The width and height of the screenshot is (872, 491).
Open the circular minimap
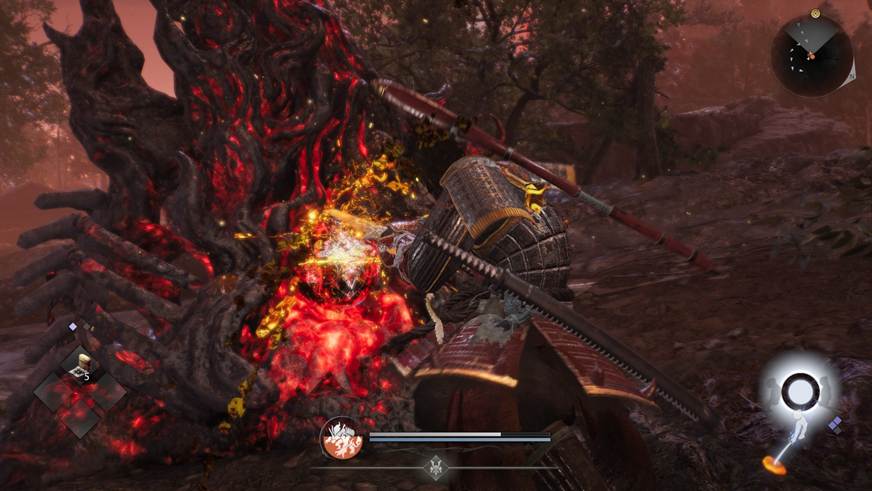tap(811, 56)
